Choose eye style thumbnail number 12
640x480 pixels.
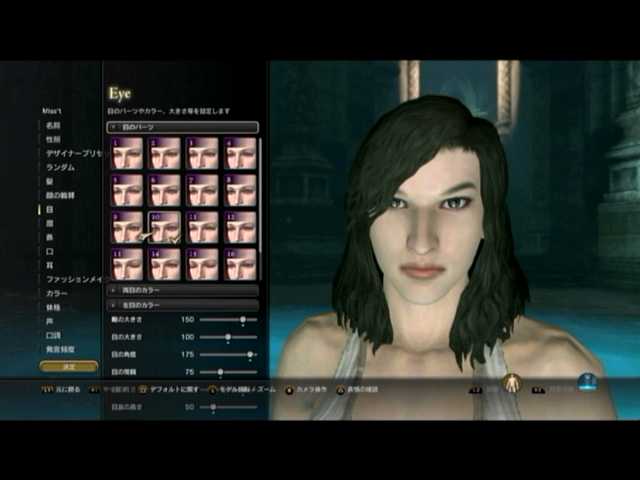pyautogui.click(x=241, y=227)
